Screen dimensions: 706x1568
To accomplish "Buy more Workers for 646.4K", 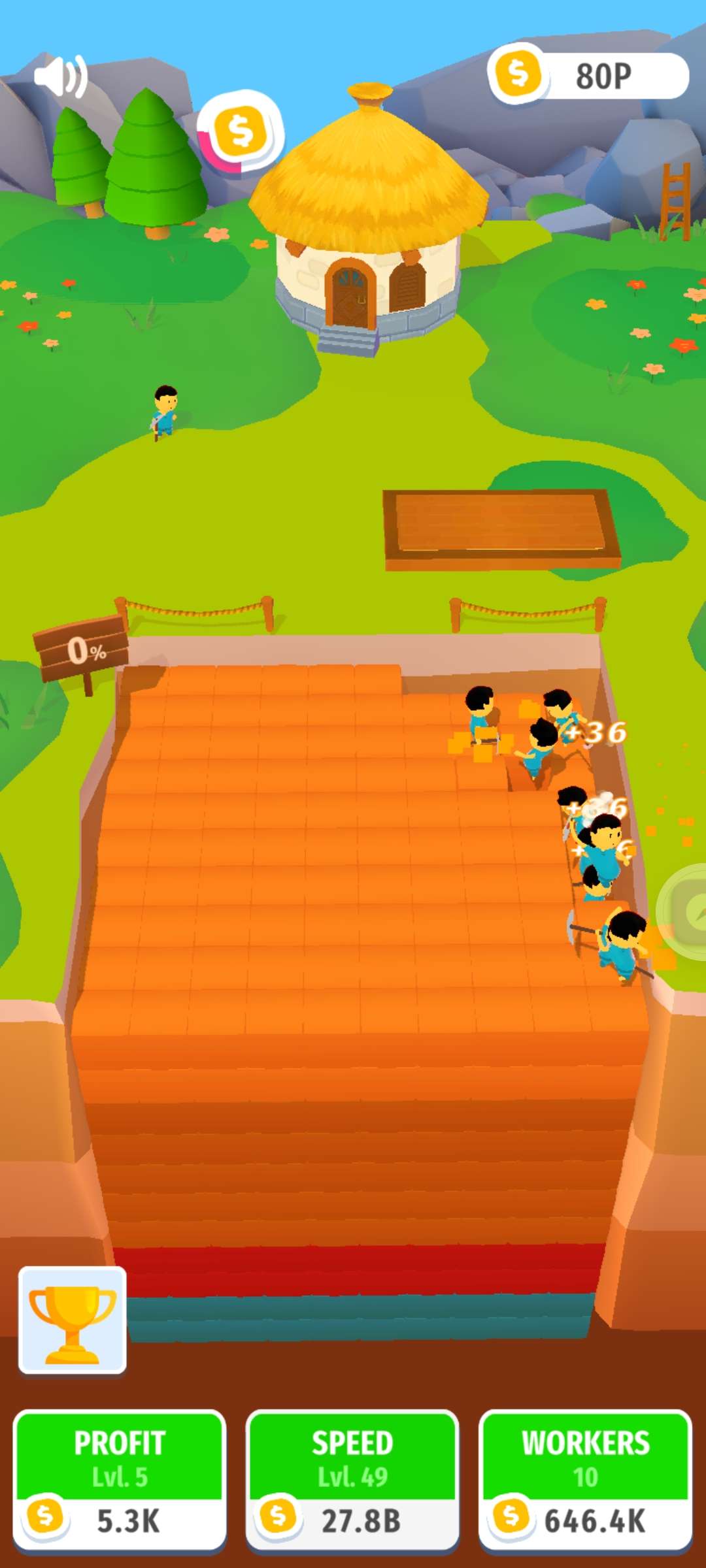I will (x=585, y=1480).
